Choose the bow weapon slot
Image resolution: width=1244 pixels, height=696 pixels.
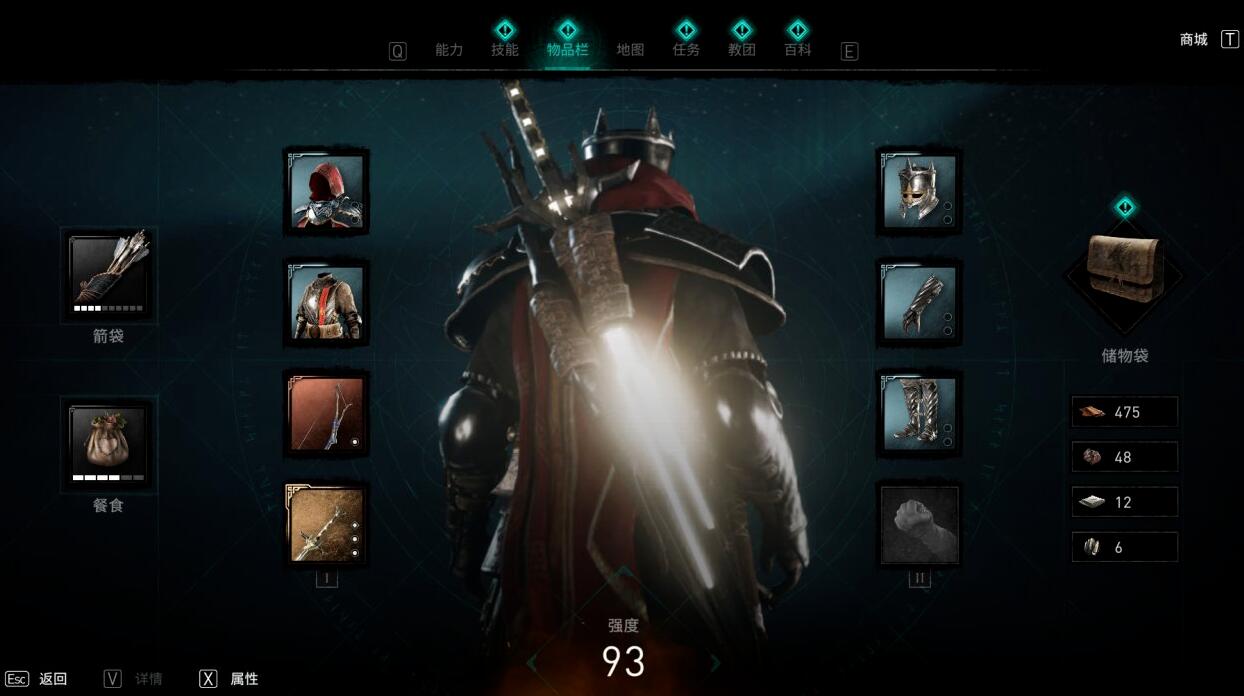(x=326, y=413)
